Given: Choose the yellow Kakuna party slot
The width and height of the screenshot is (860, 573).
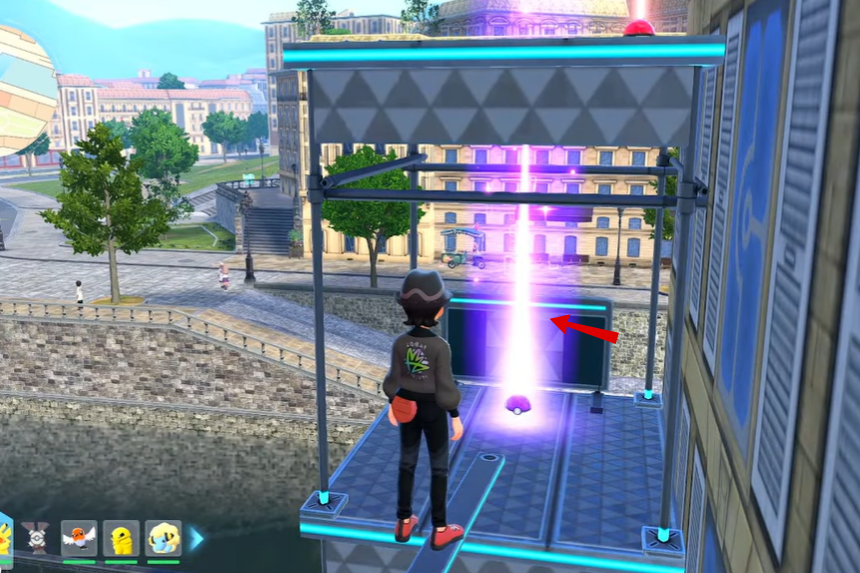Looking at the screenshot, I should click(121, 538).
